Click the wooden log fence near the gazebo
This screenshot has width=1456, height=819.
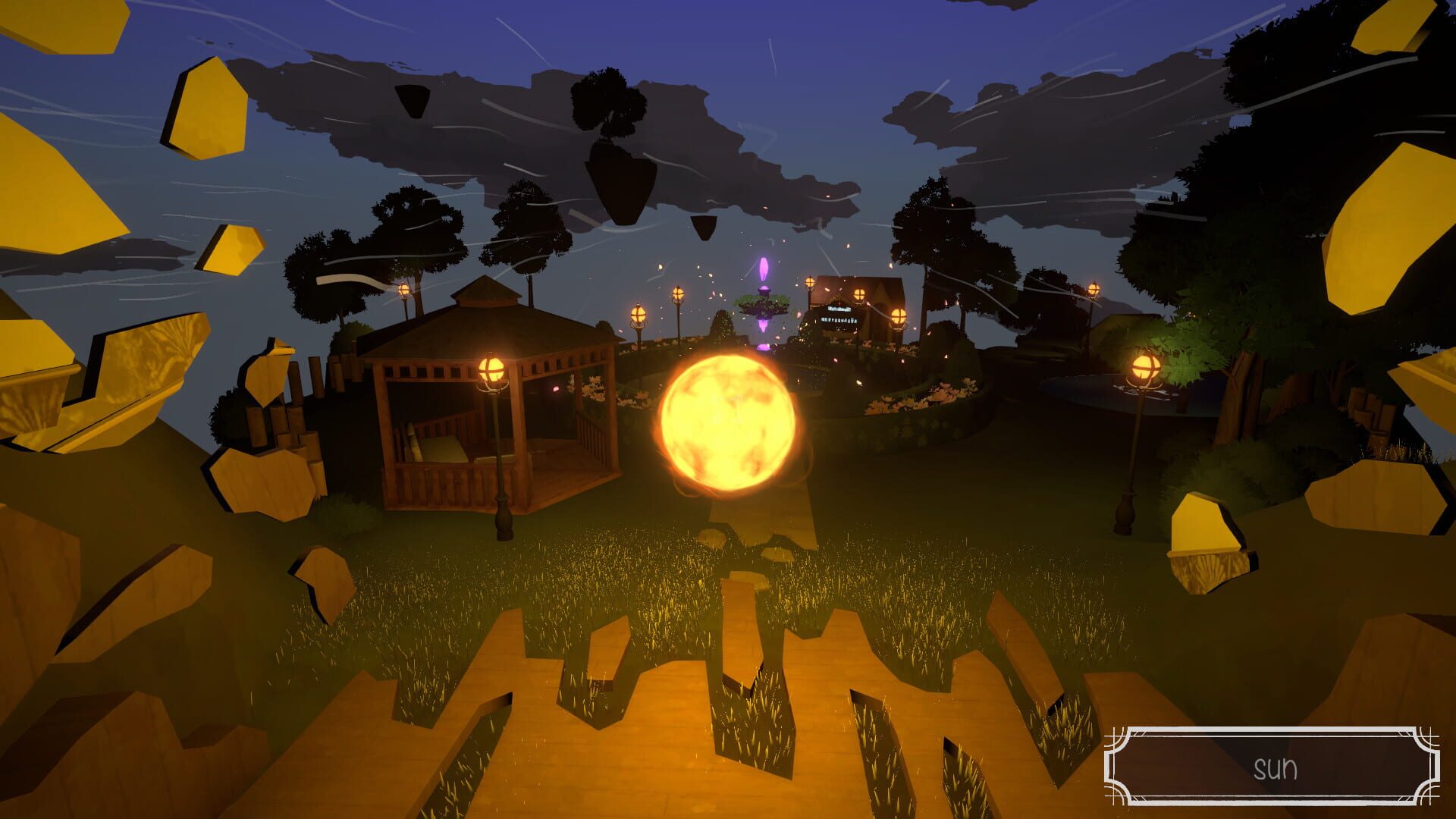pyautogui.click(x=334, y=372)
